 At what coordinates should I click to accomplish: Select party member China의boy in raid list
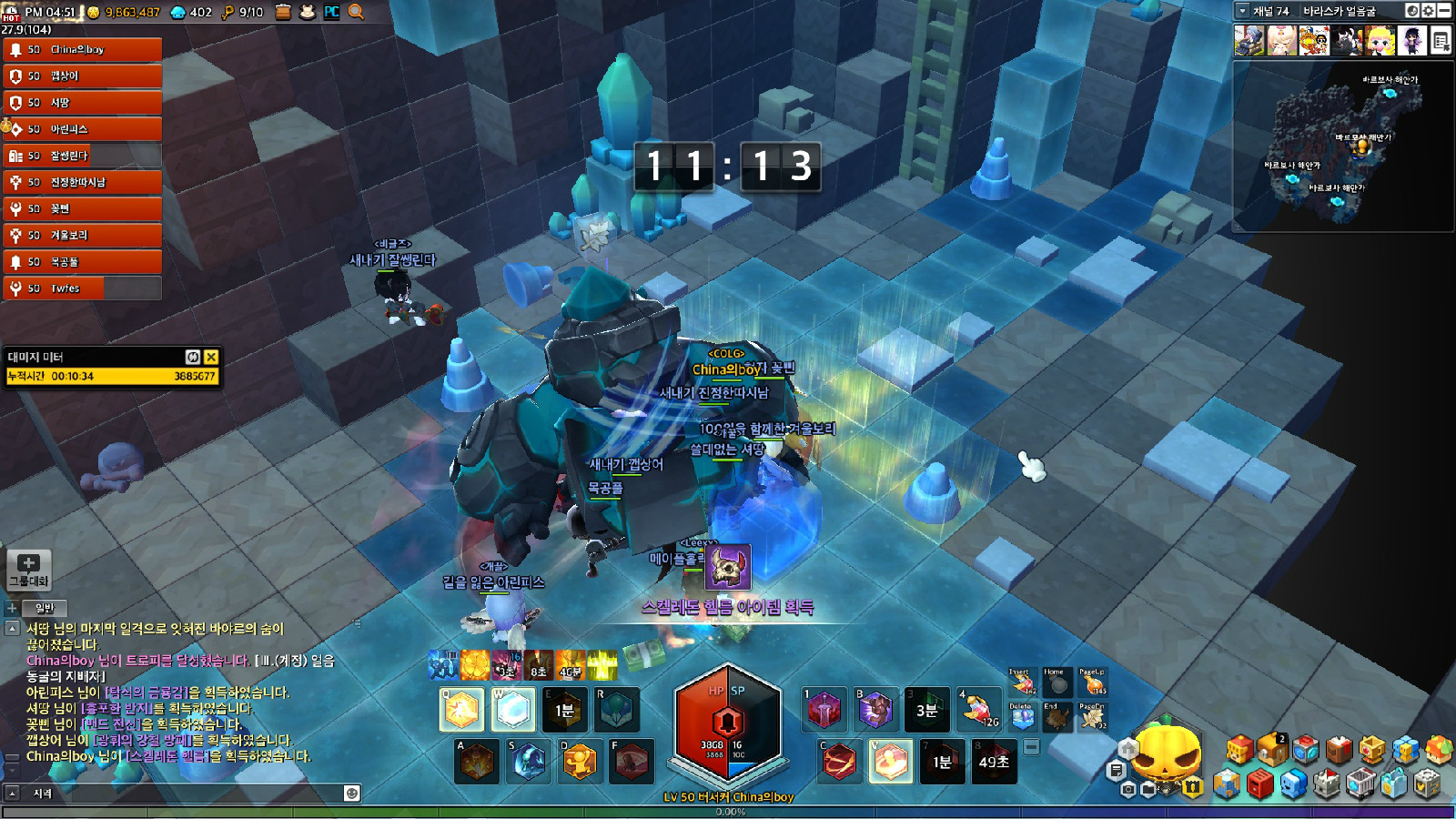(82, 50)
